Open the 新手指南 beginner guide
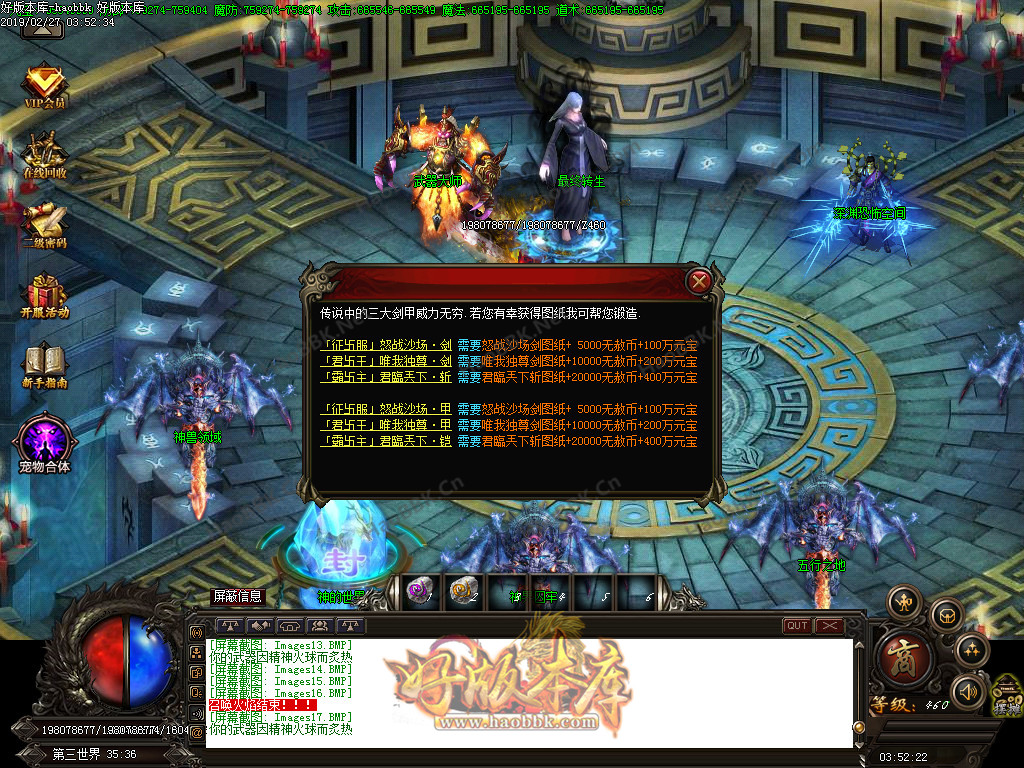The height and width of the screenshot is (768, 1024). [x=44, y=366]
